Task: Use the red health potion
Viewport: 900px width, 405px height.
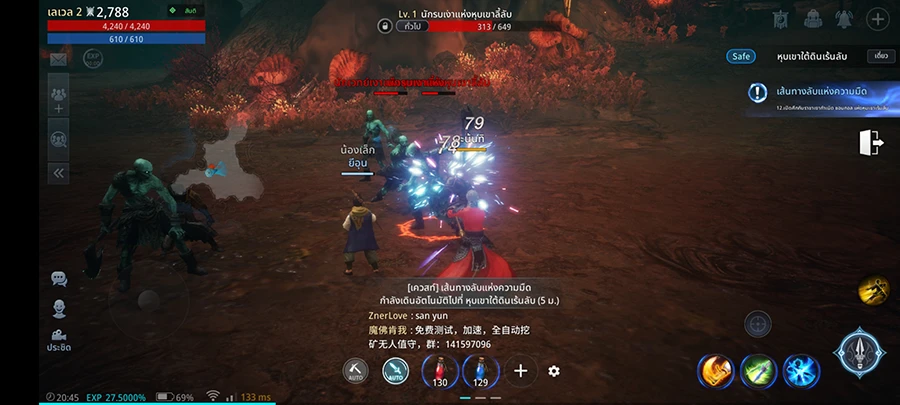Action: click(439, 372)
